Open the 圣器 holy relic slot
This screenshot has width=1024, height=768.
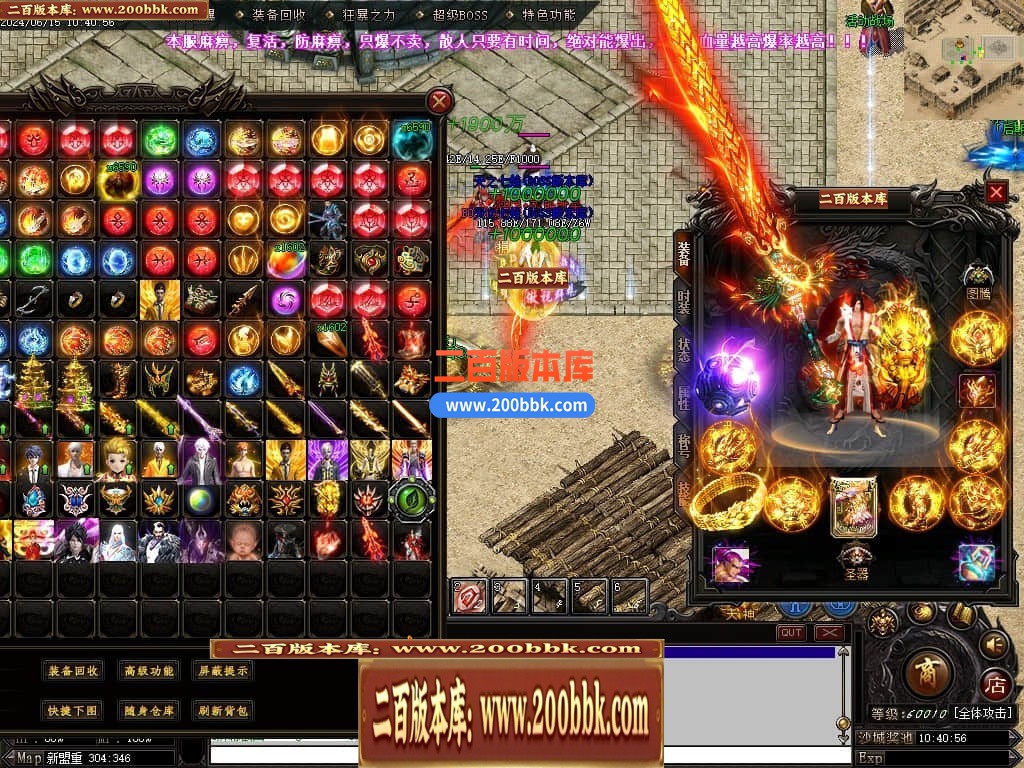pos(854,558)
